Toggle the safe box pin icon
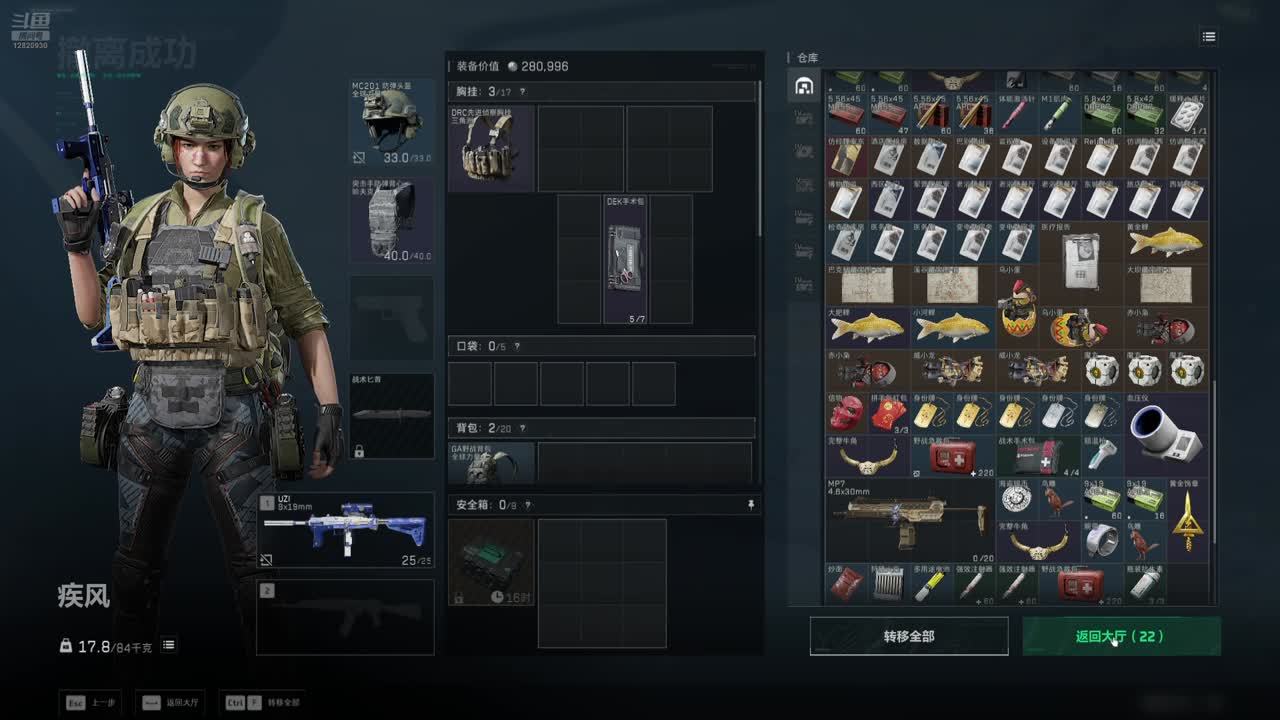Image resolution: width=1280 pixels, height=720 pixels. 751,506
